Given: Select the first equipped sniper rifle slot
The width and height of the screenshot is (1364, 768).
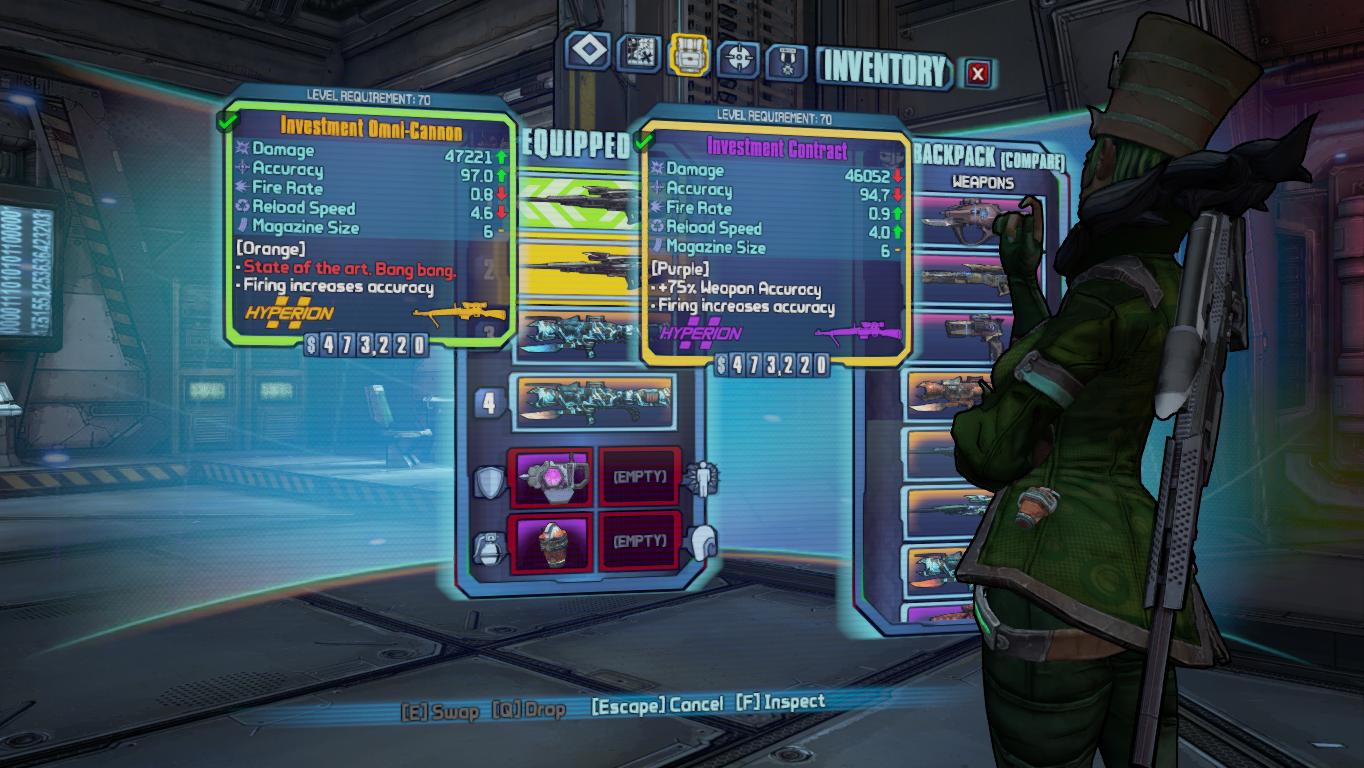Looking at the screenshot, I should pyautogui.click(x=580, y=201).
